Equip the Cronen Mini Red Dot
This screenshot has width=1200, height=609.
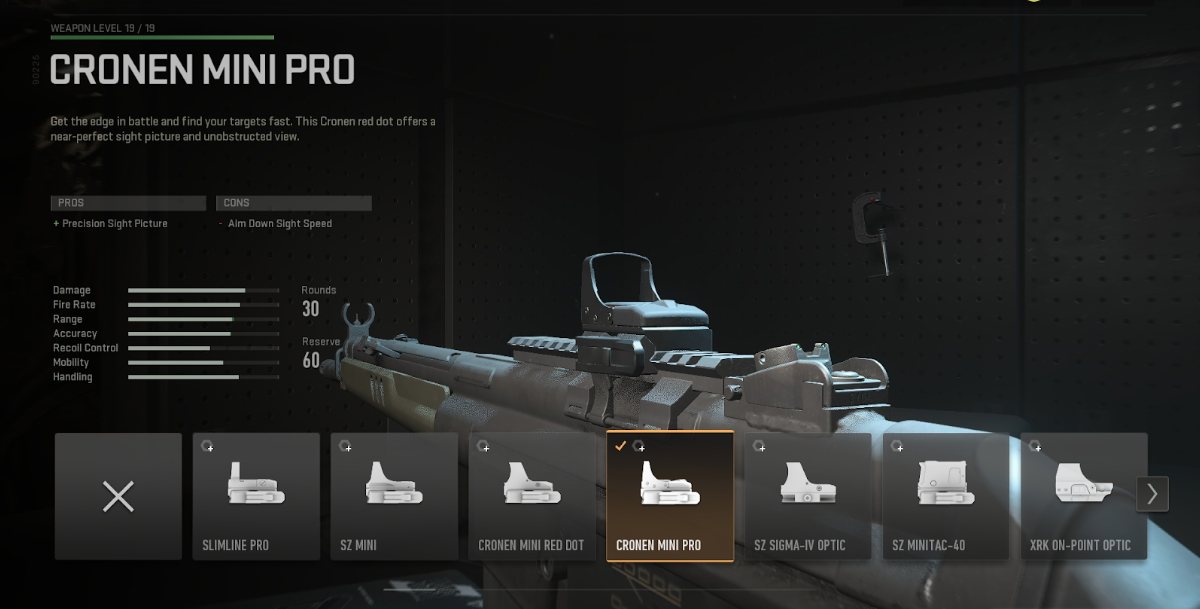pyautogui.click(x=532, y=496)
